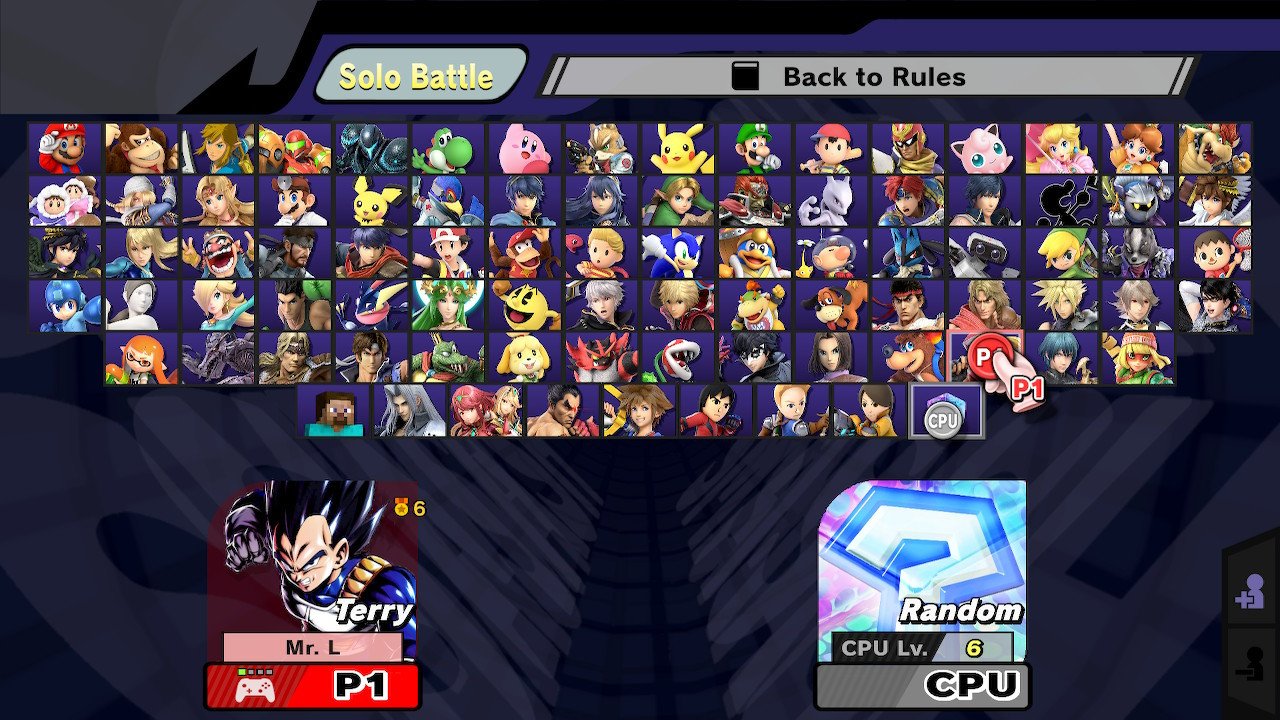This screenshot has height=720, width=1280.
Task: Click the CPU fighter slot tile
Action: [x=945, y=409]
